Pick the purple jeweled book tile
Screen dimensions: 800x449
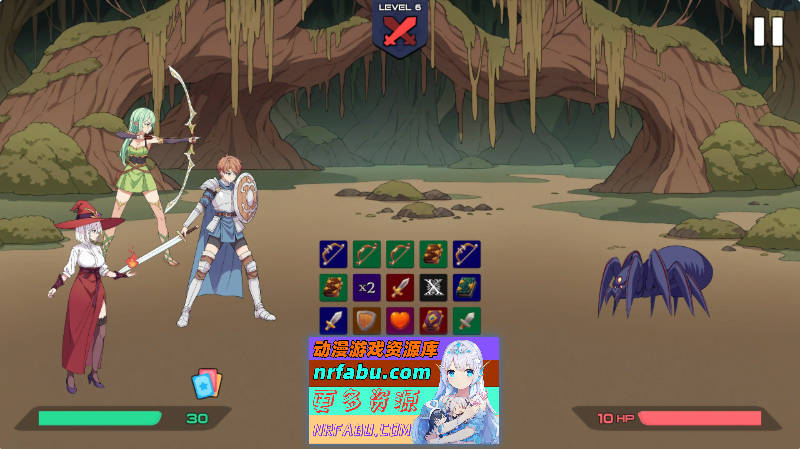pyautogui.click(x=433, y=321)
